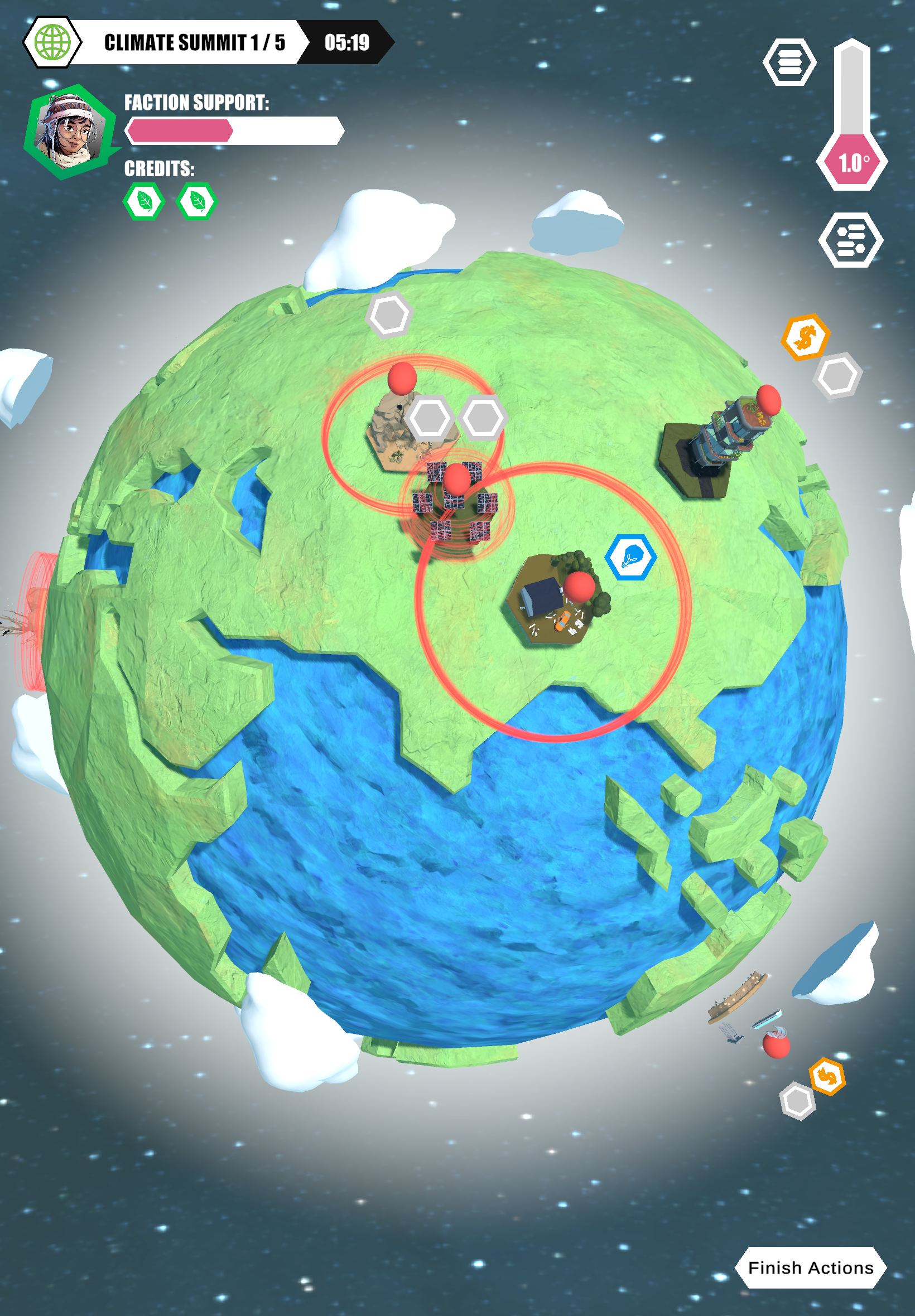Click the green globe summit icon
The image size is (915, 1316).
tap(53, 42)
